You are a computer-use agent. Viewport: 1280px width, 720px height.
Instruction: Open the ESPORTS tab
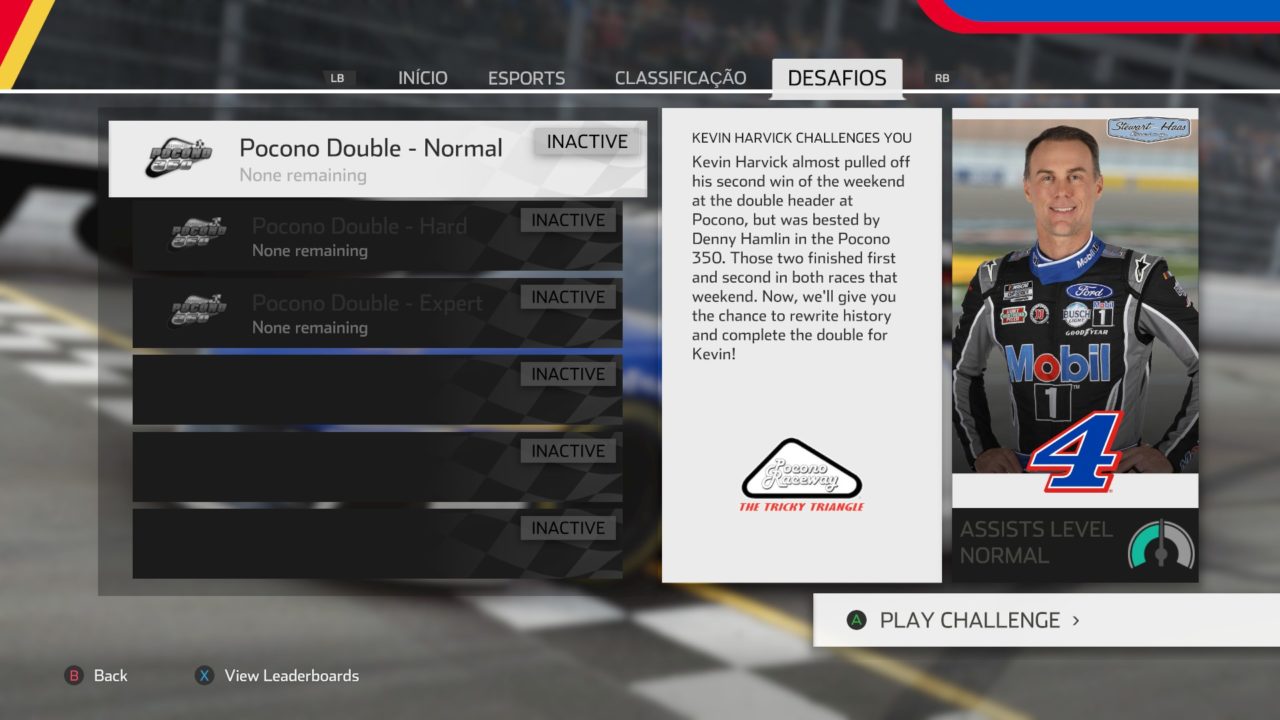(526, 78)
